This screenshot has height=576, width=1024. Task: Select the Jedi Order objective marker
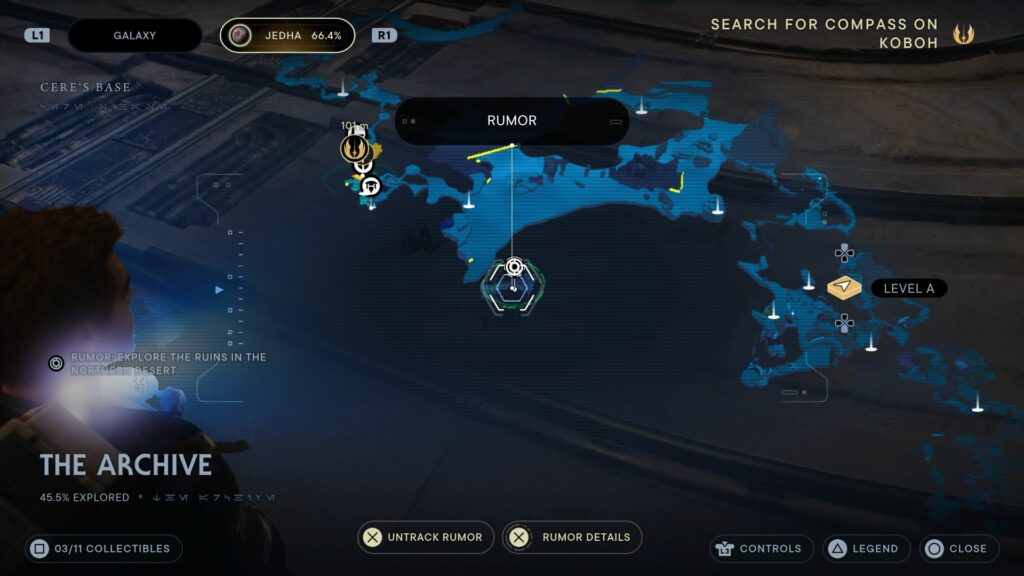(x=353, y=150)
